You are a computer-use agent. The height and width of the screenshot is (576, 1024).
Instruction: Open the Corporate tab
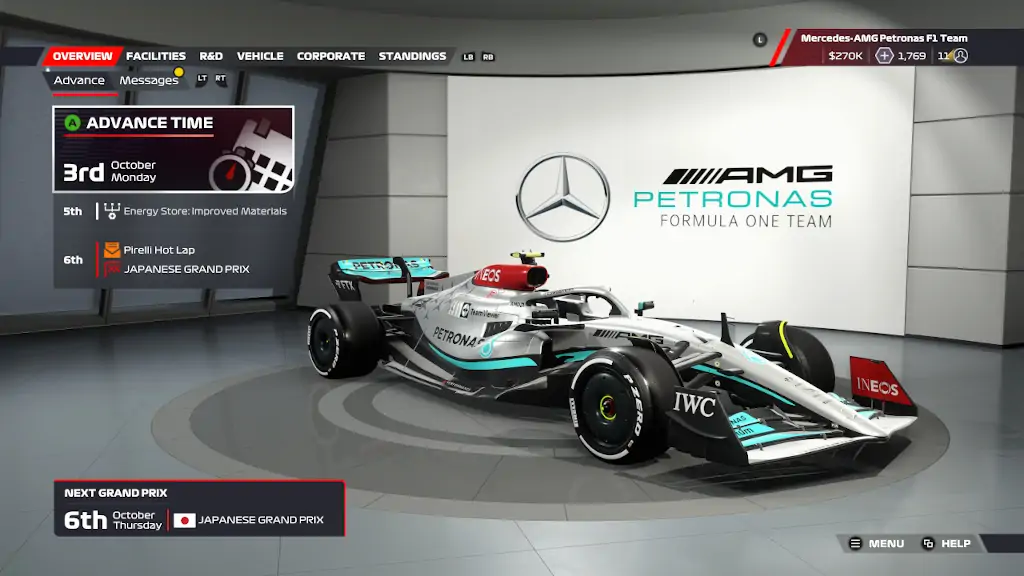[330, 56]
